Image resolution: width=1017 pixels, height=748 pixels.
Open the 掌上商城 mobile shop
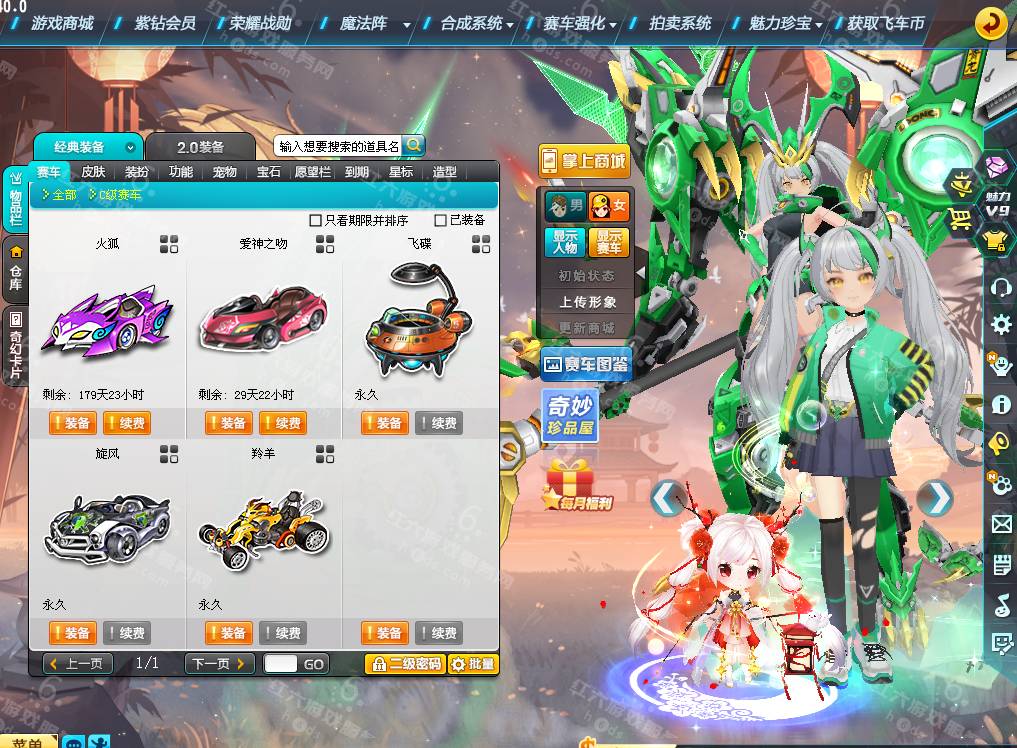583,160
